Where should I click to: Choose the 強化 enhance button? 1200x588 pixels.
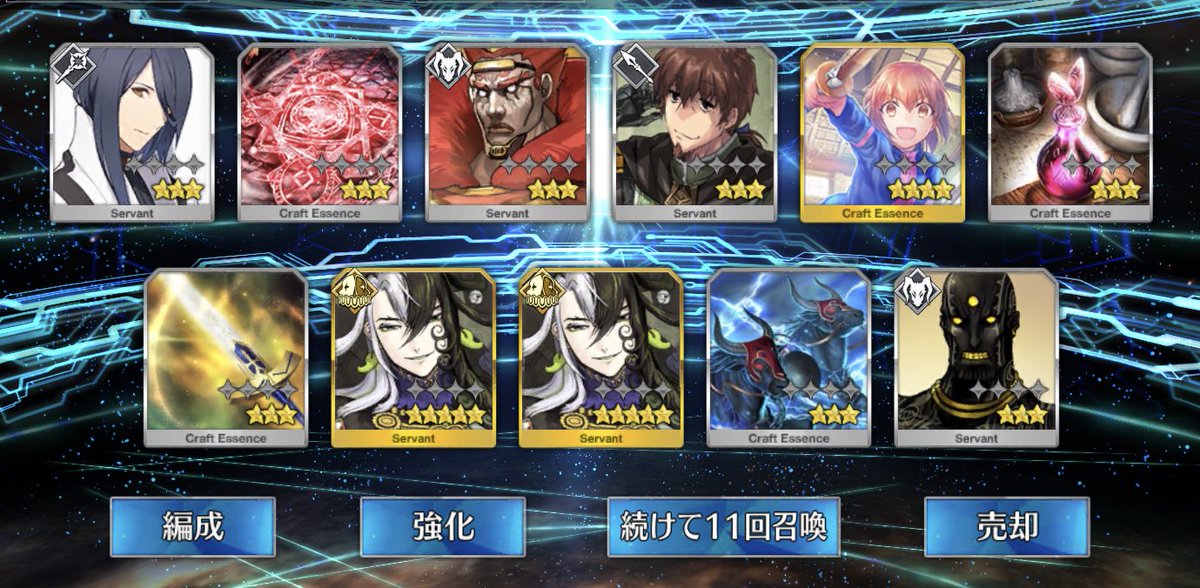click(442, 526)
